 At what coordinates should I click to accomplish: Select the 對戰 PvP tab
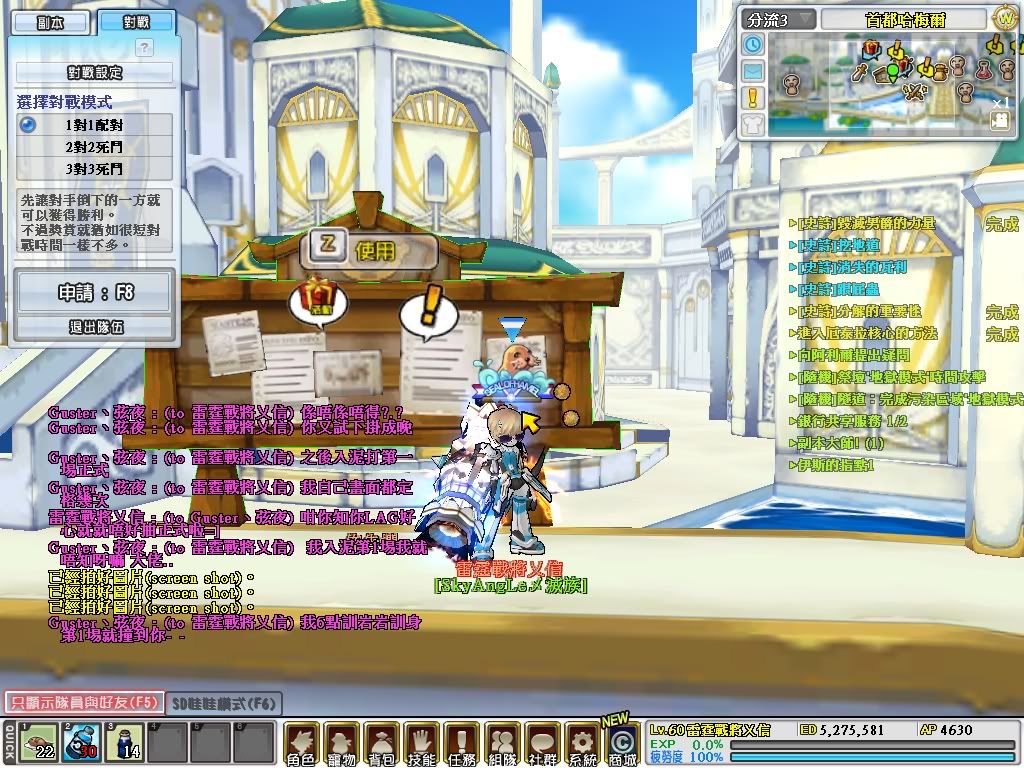coord(137,22)
